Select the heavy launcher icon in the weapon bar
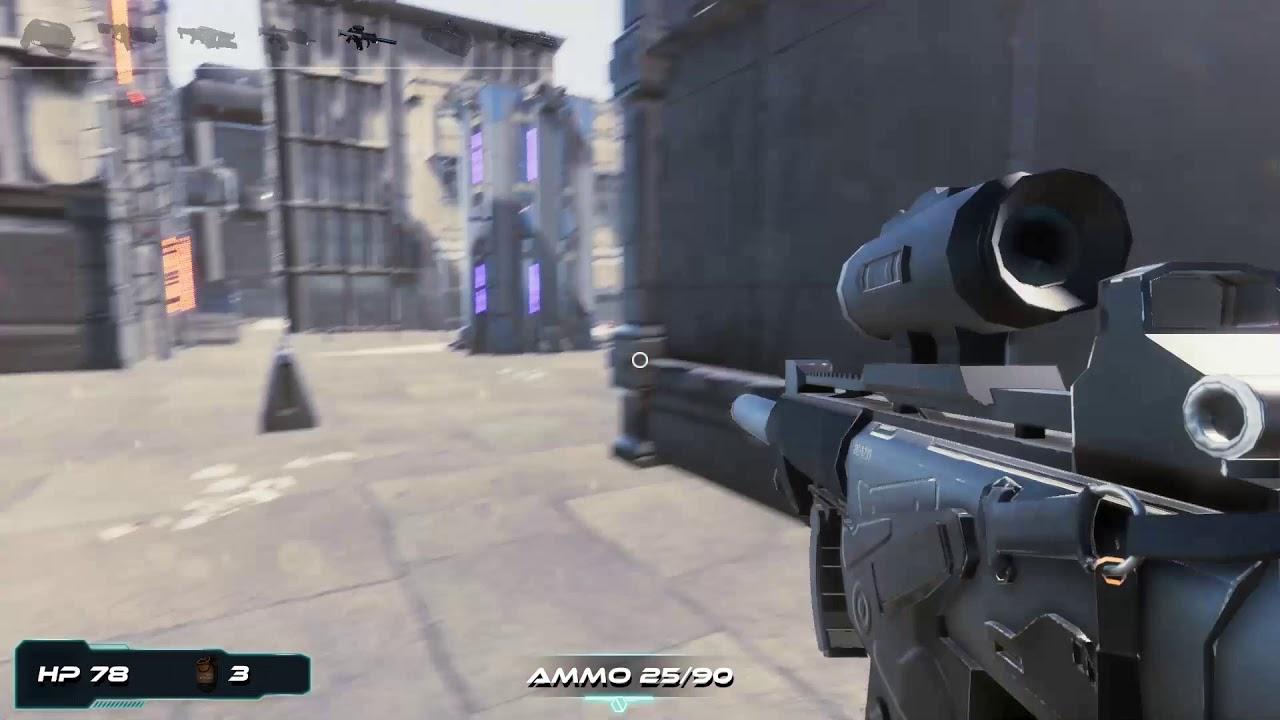Screen dimensions: 1280x720 [448, 38]
